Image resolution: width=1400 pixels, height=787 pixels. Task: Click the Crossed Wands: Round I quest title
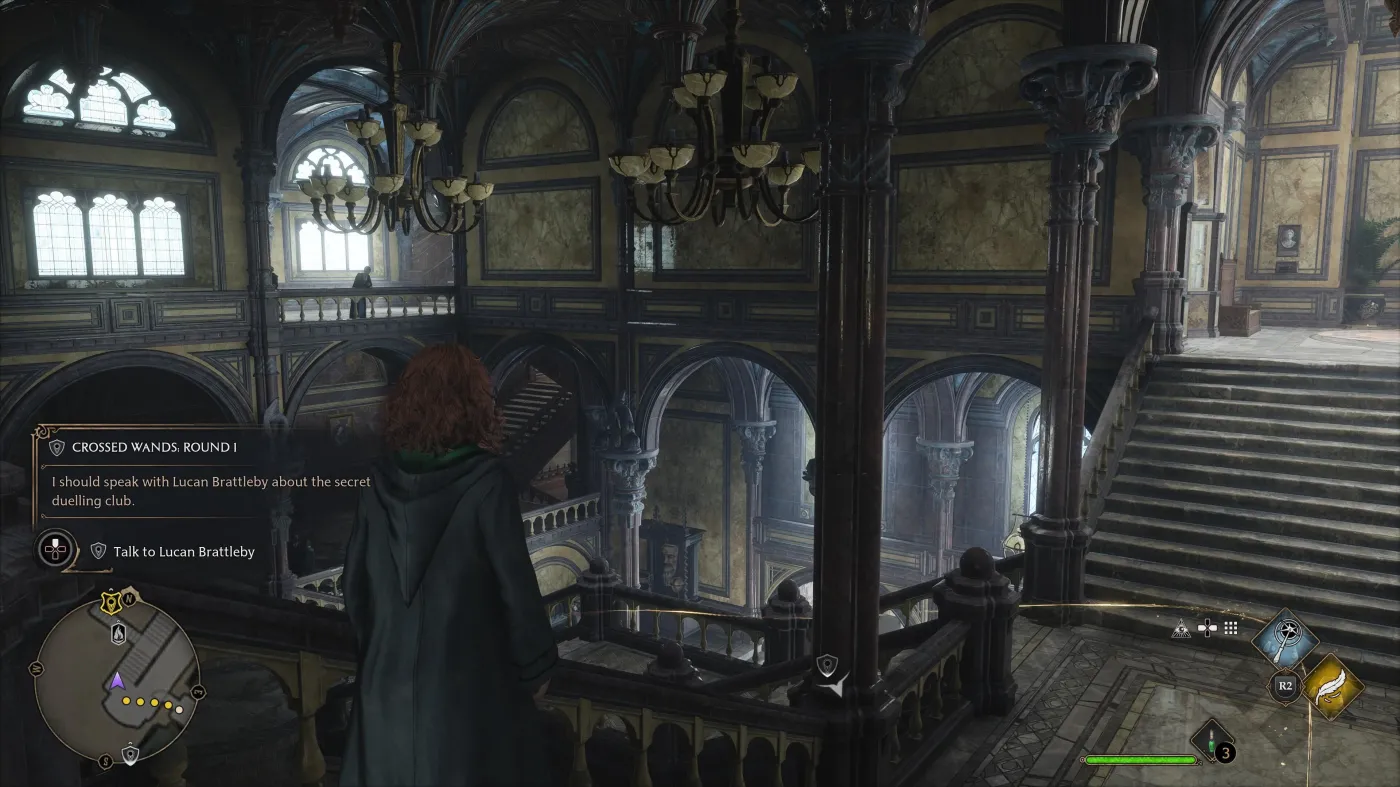coord(155,447)
